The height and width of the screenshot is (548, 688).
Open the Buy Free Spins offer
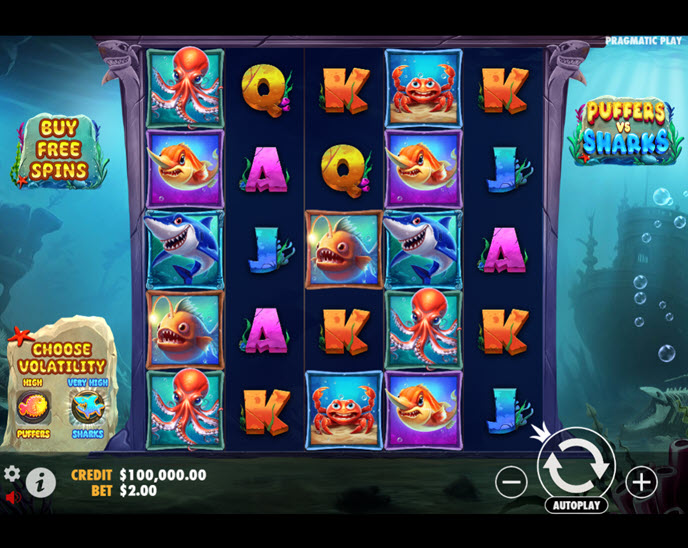pos(59,151)
